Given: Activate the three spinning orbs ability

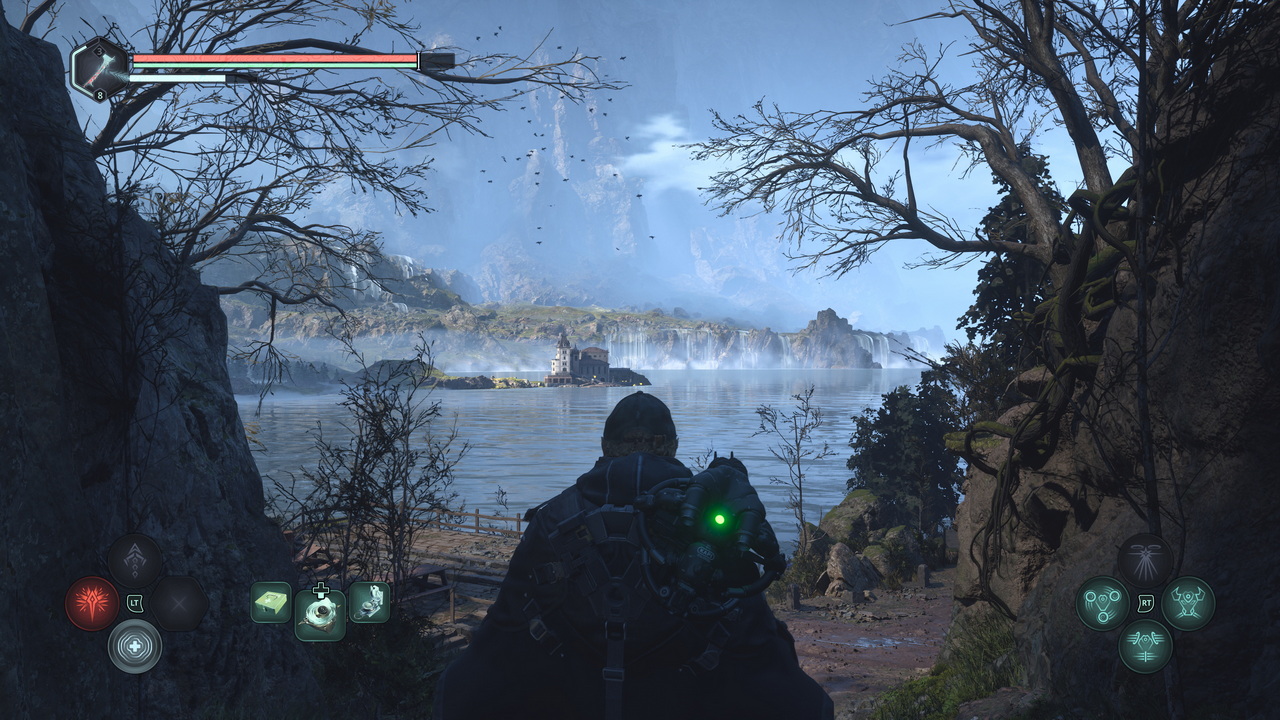Looking at the screenshot, I should pos(1102,603).
